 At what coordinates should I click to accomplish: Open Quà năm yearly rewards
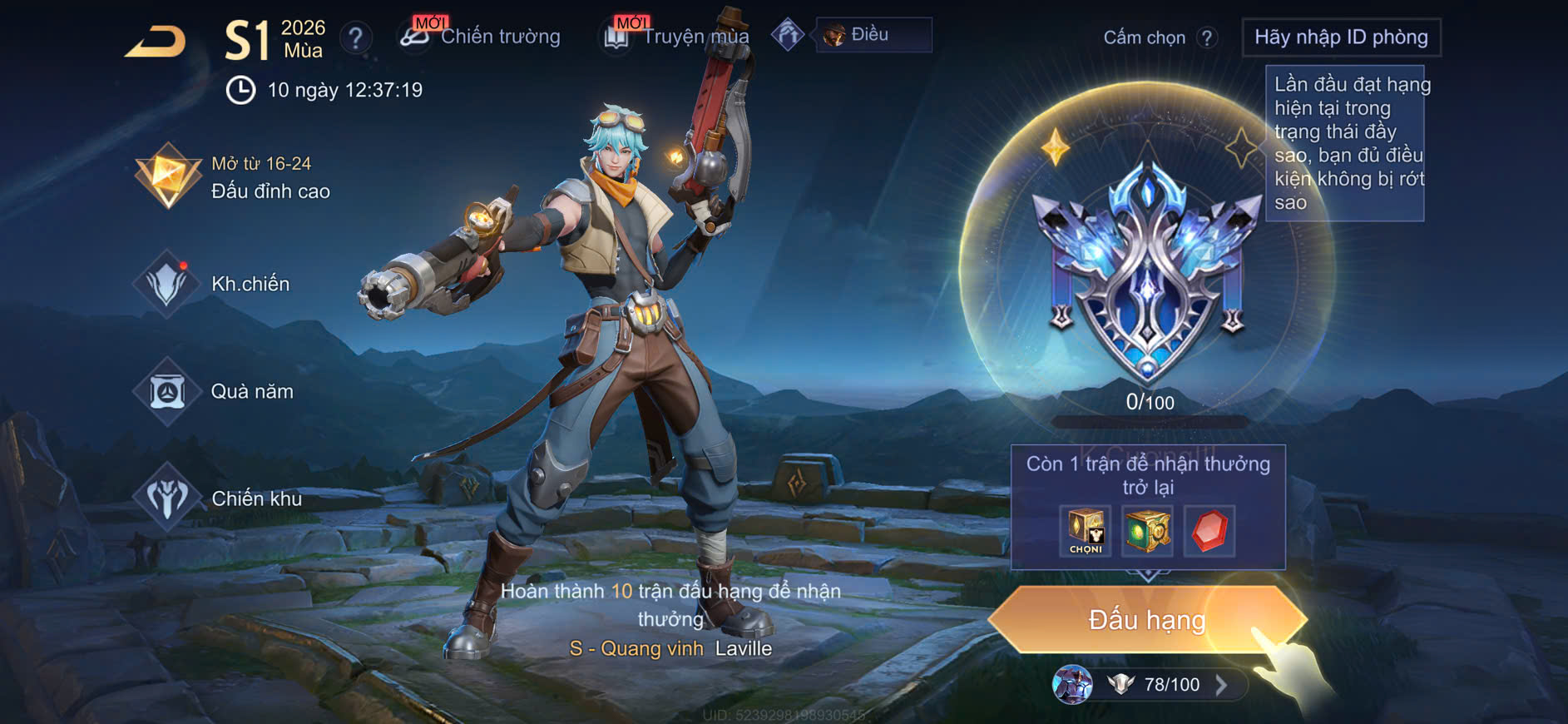216,391
